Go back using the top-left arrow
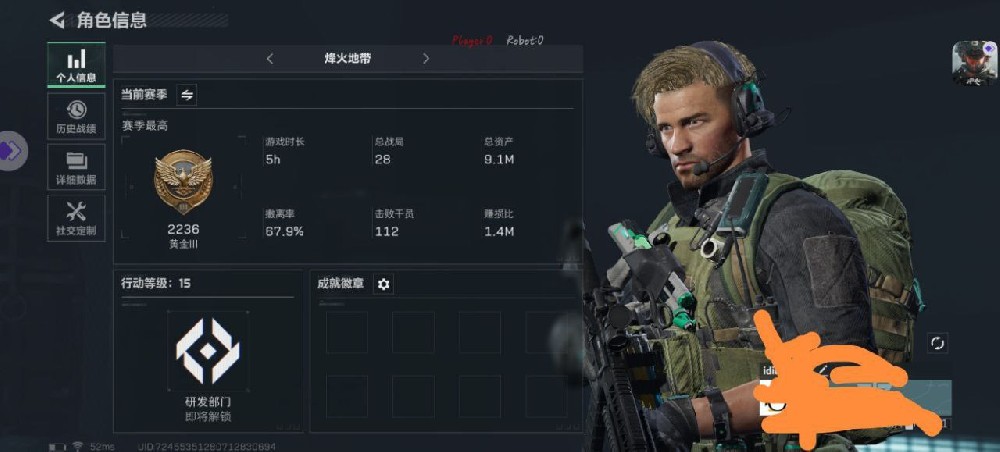 coord(57,19)
